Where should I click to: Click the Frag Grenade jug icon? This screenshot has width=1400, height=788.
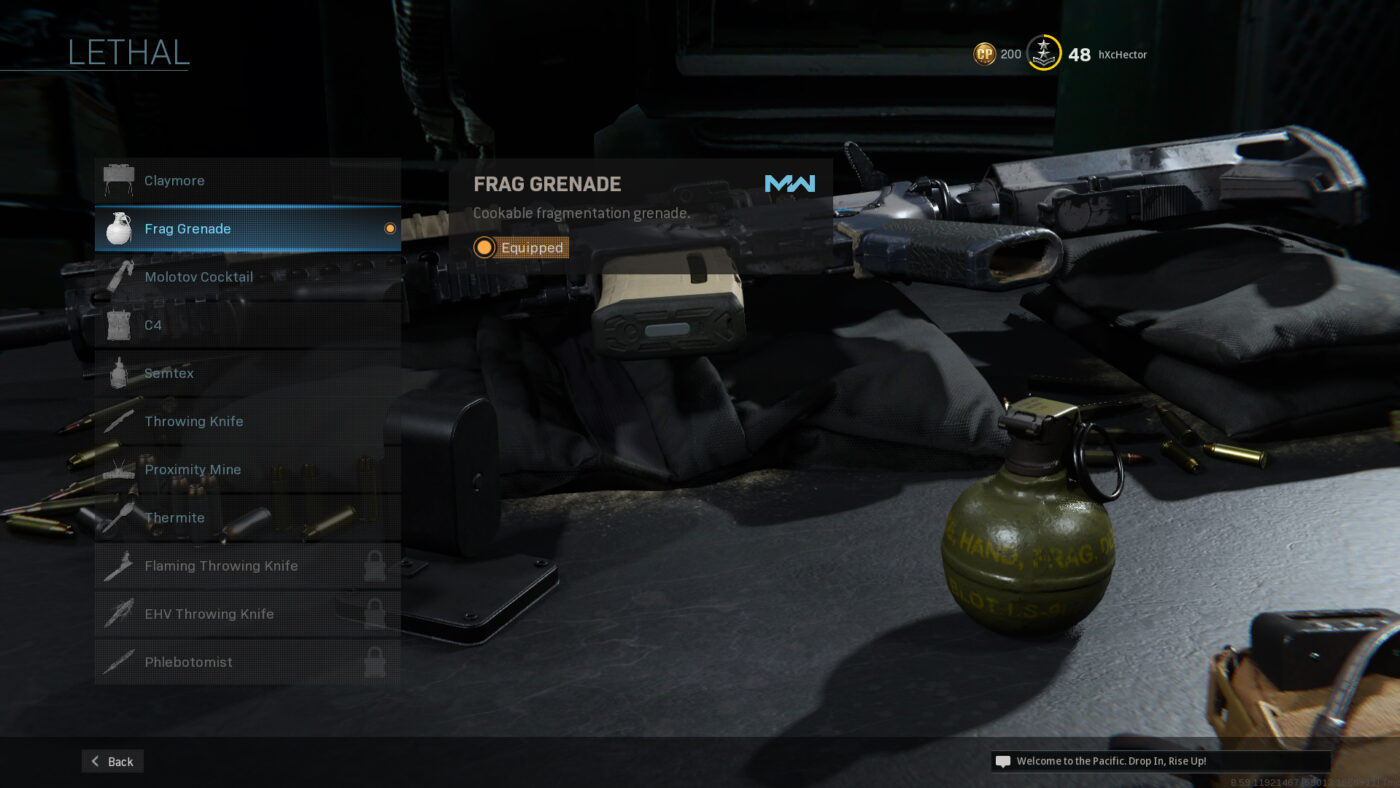tap(119, 228)
